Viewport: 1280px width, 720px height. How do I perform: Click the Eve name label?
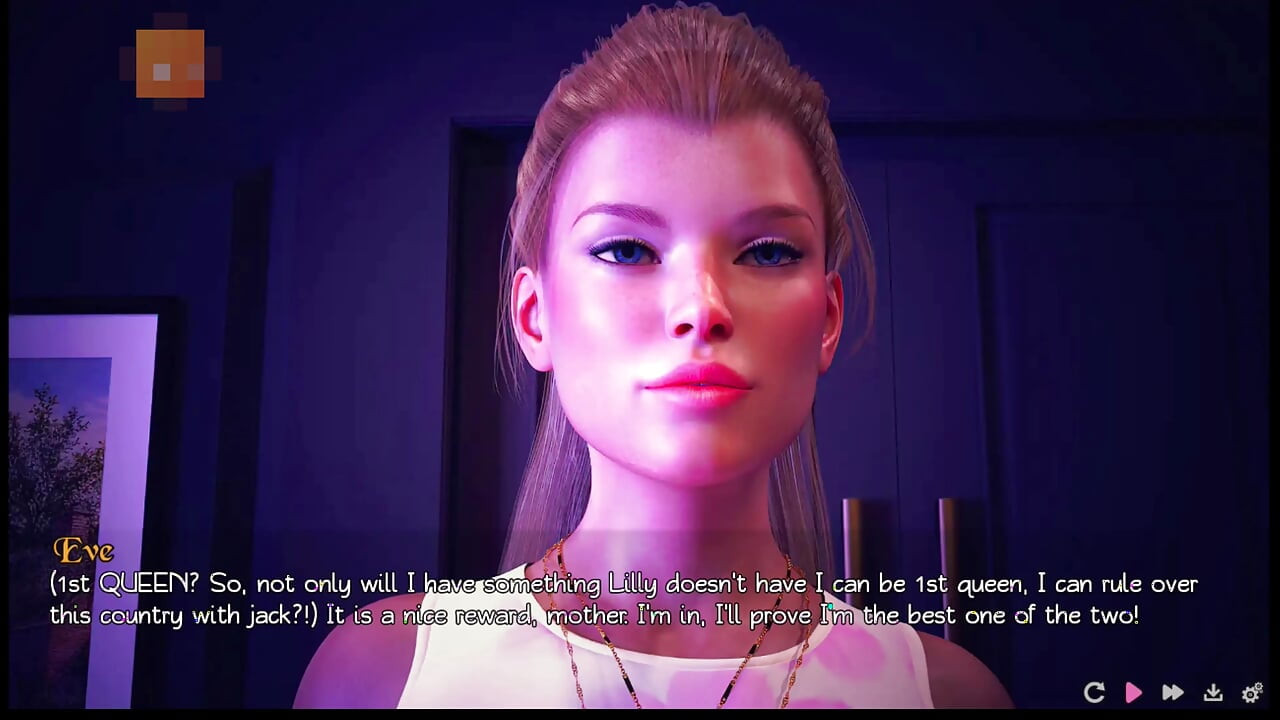pyautogui.click(x=83, y=550)
